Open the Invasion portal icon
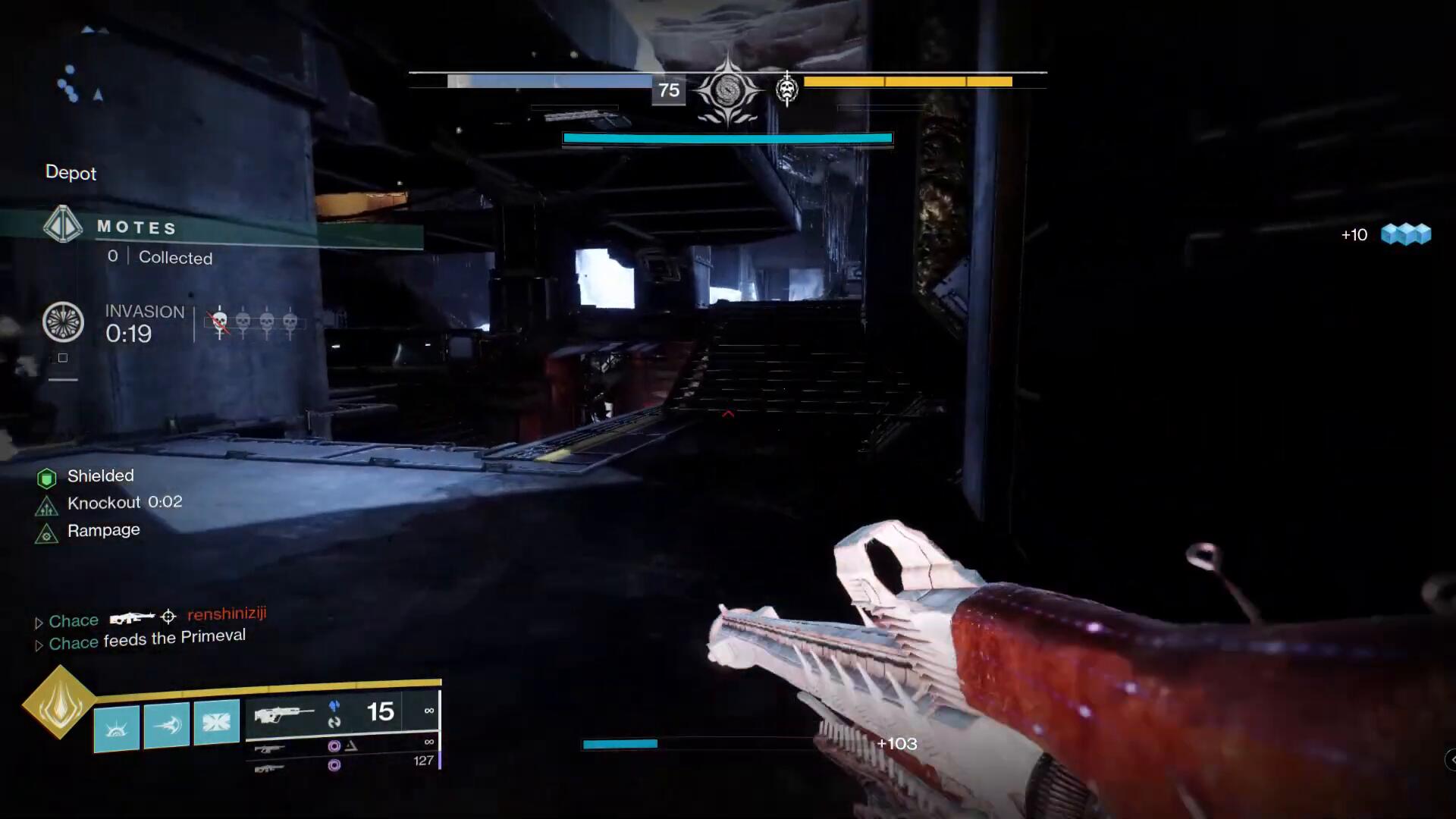Viewport: 1456px width, 819px height. click(x=63, y=322)
